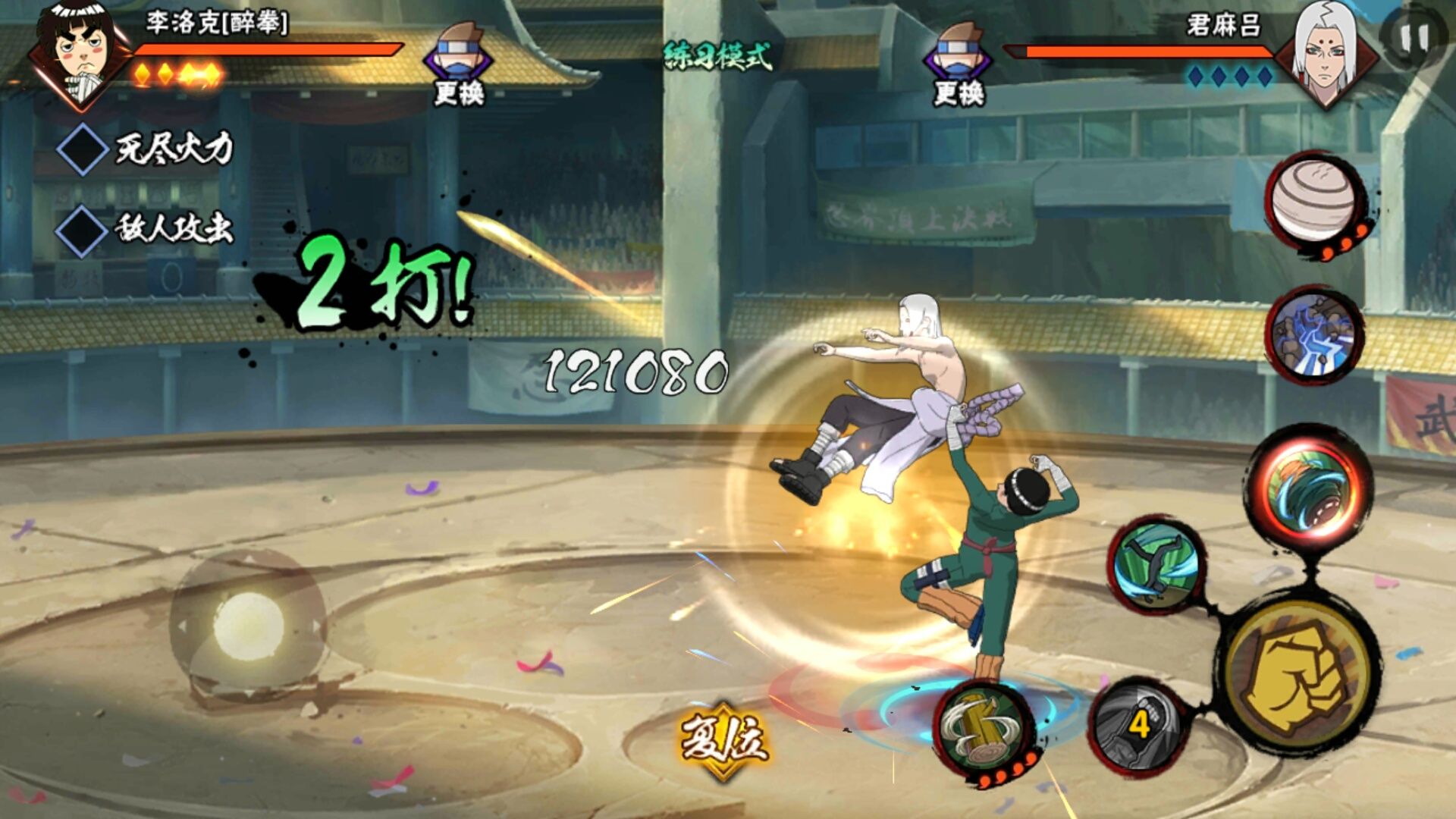Toggle the 敌人攻击 option
Screen dimensions: 1456x819
83,230
